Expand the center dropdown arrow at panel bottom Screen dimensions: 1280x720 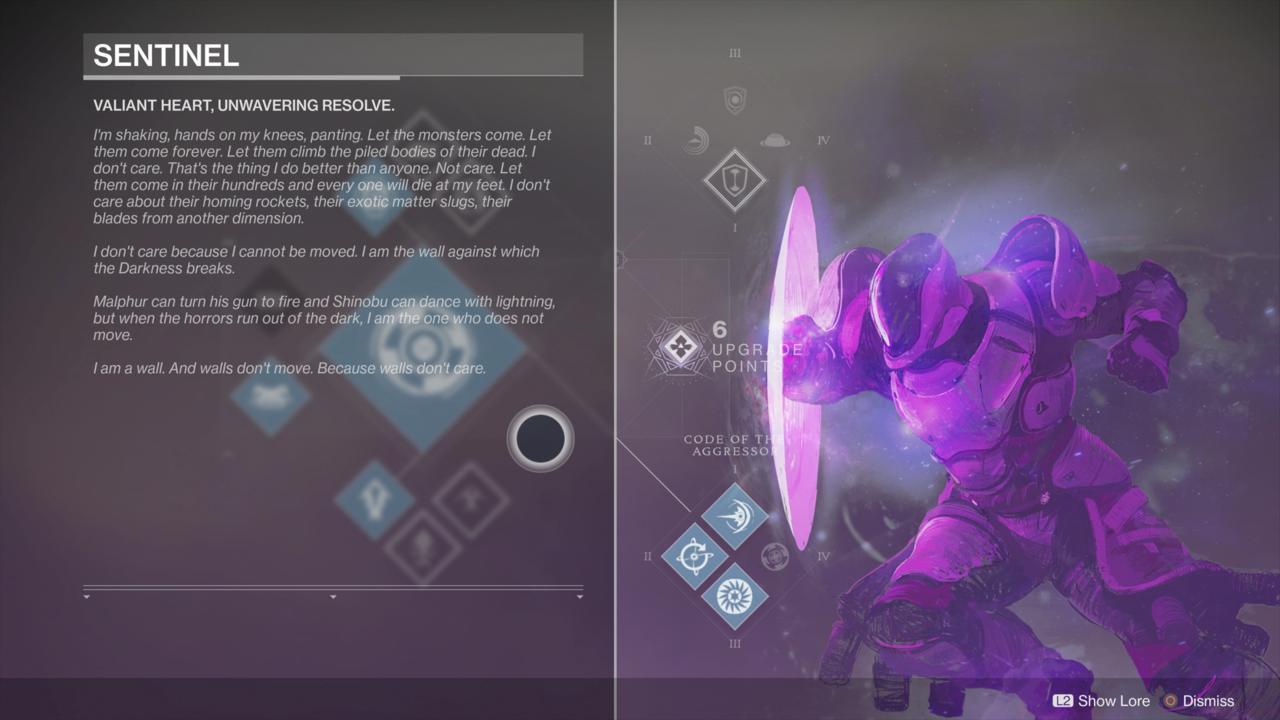coord(333,596)
